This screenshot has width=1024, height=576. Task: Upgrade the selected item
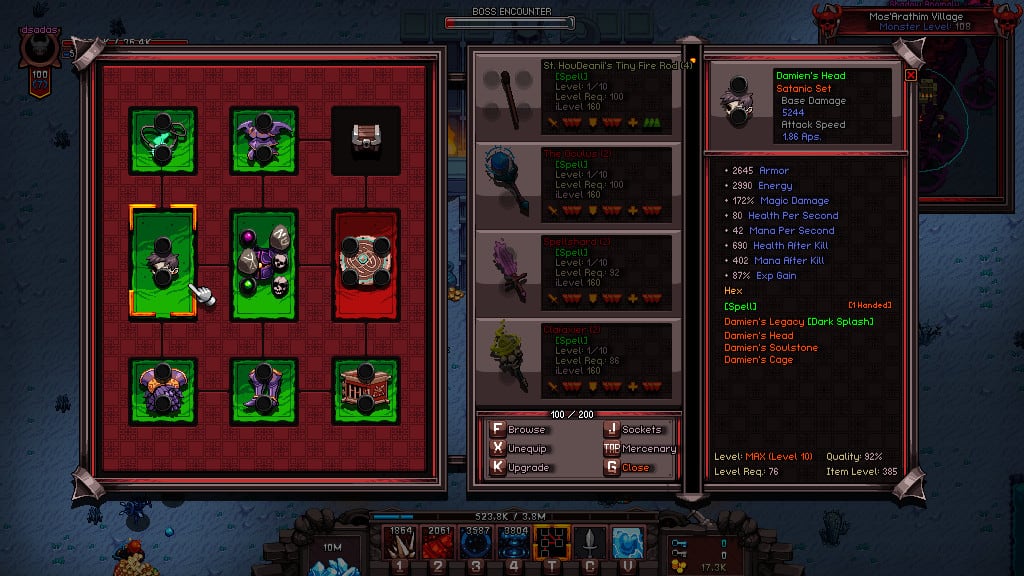[518, 467]
